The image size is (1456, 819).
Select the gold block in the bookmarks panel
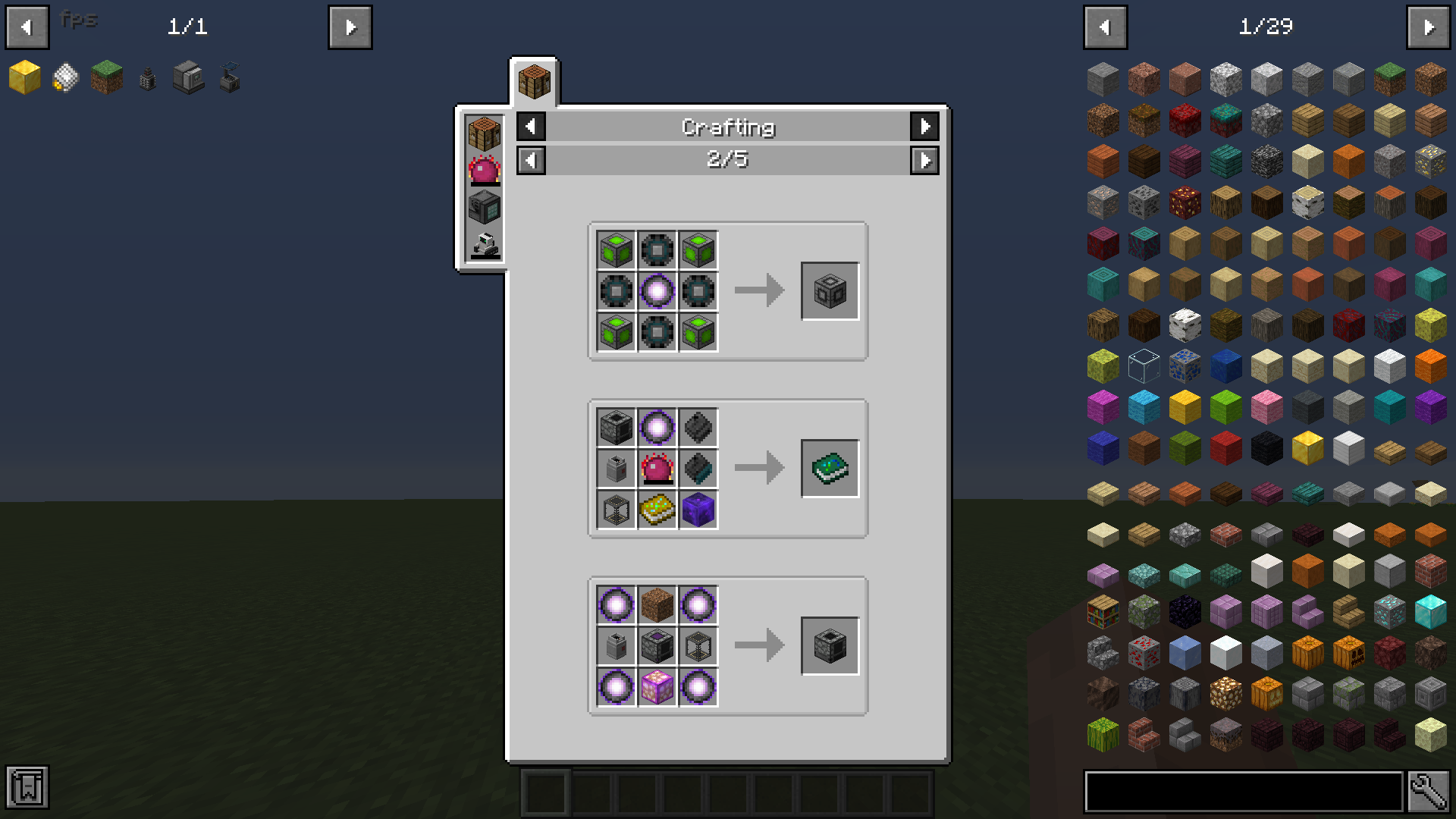click(x=25, y=78)
